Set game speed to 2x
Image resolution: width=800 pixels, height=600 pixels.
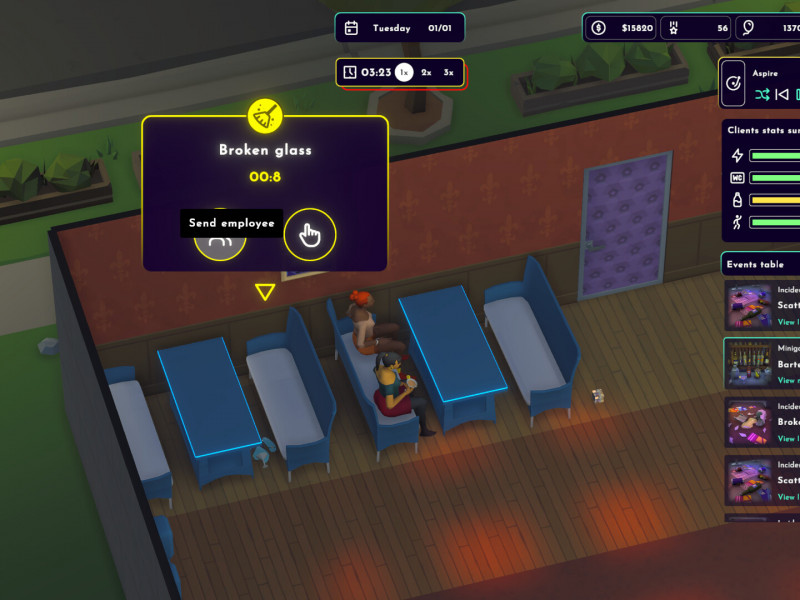(426, 72)
